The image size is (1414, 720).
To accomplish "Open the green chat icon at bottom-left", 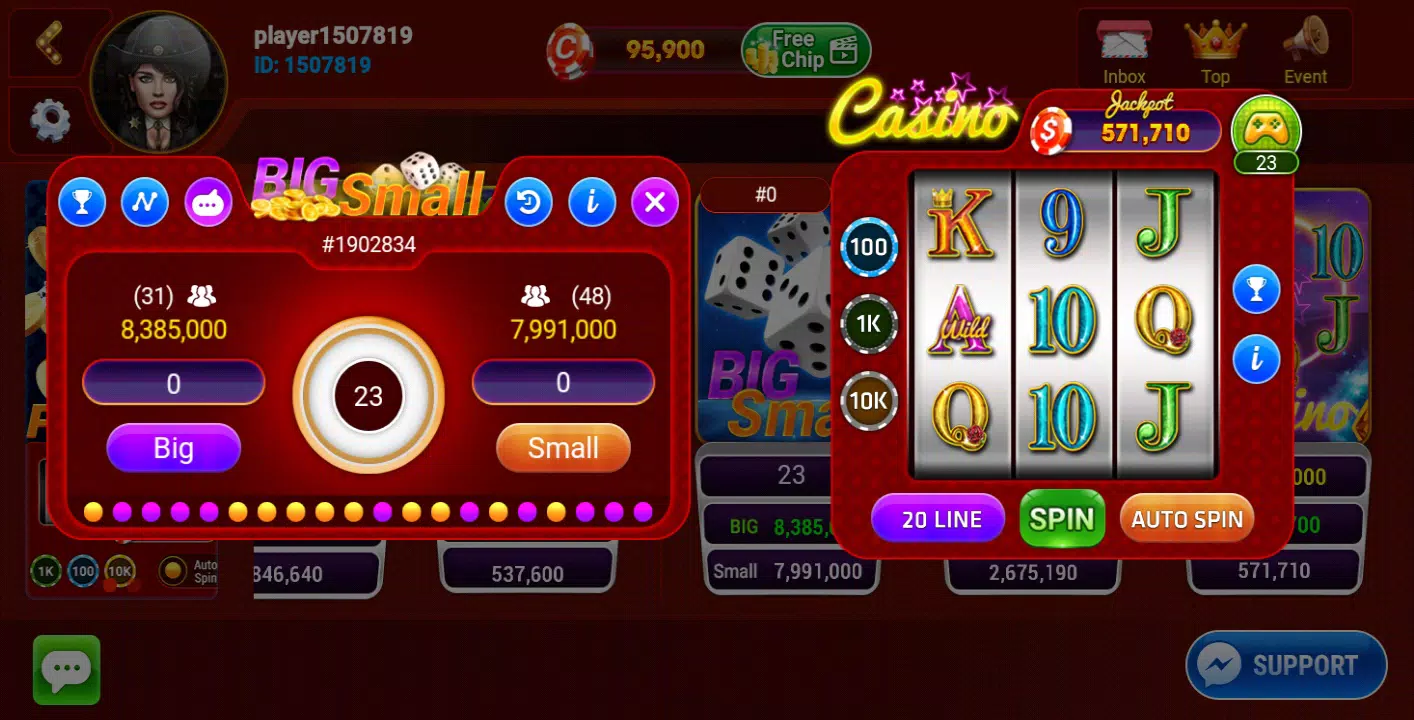I will point(66,668).
